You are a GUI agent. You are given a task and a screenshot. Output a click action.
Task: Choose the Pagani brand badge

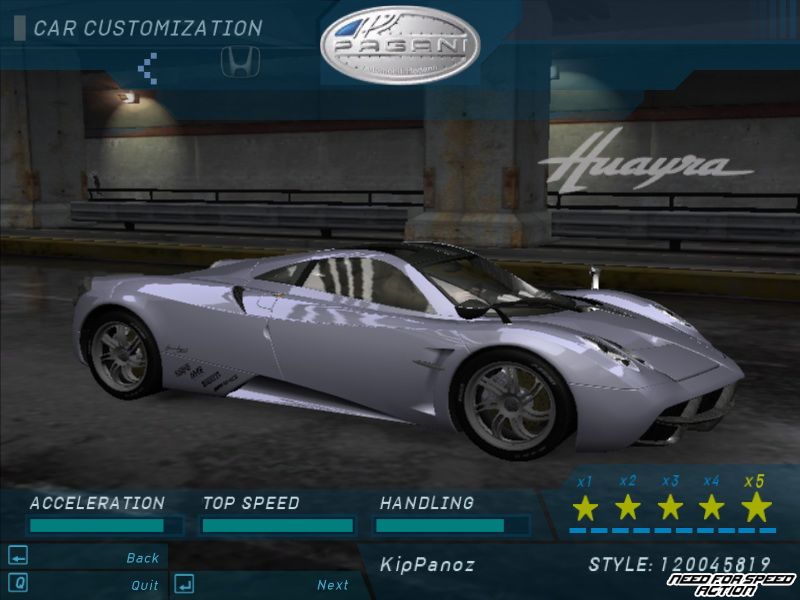[400, 45]
